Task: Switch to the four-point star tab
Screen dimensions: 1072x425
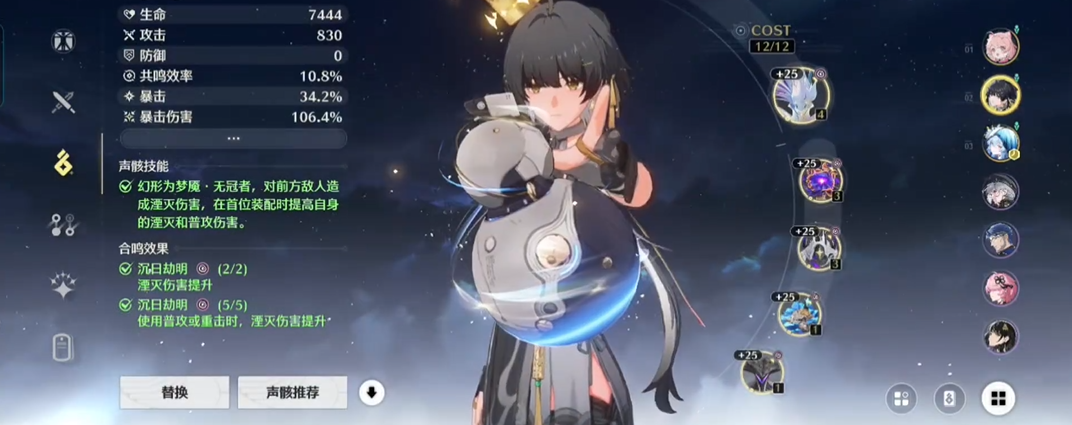Action: (x=64, y=287)
